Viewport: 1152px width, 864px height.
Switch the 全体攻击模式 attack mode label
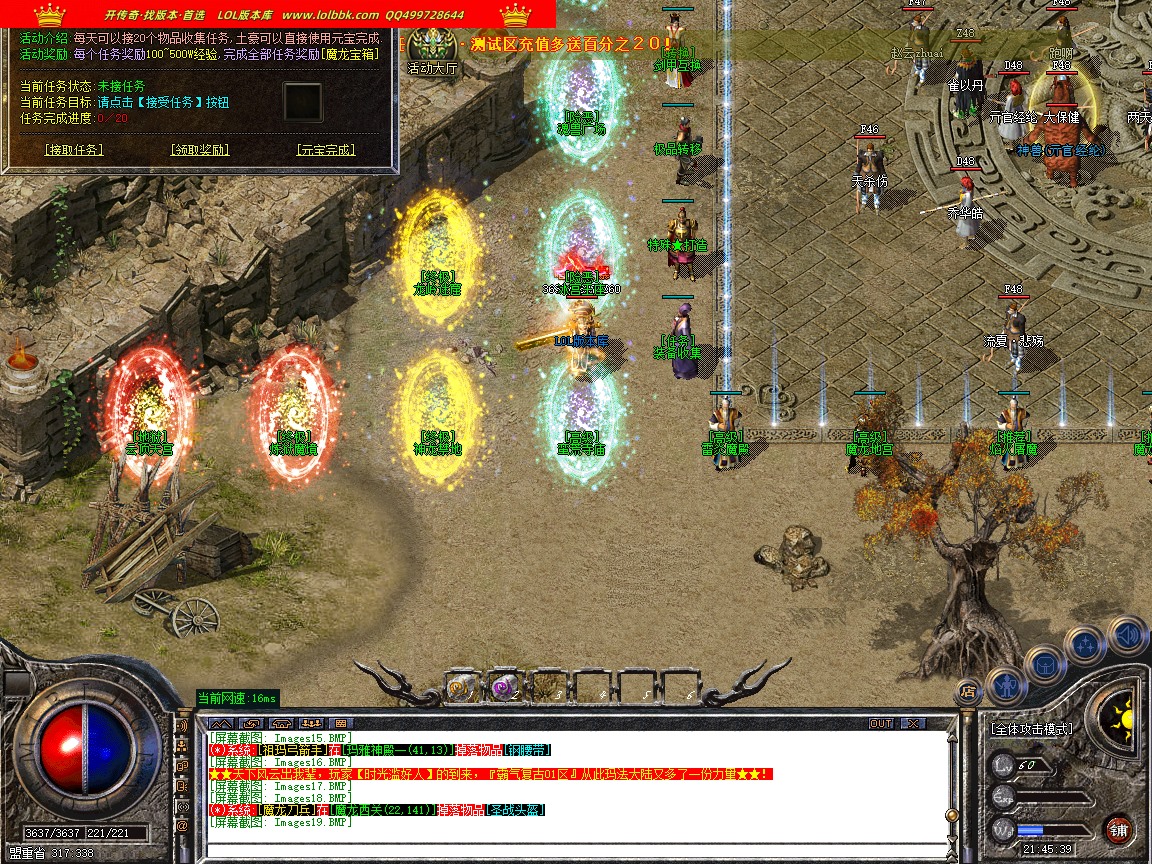tap(1031, 729)
